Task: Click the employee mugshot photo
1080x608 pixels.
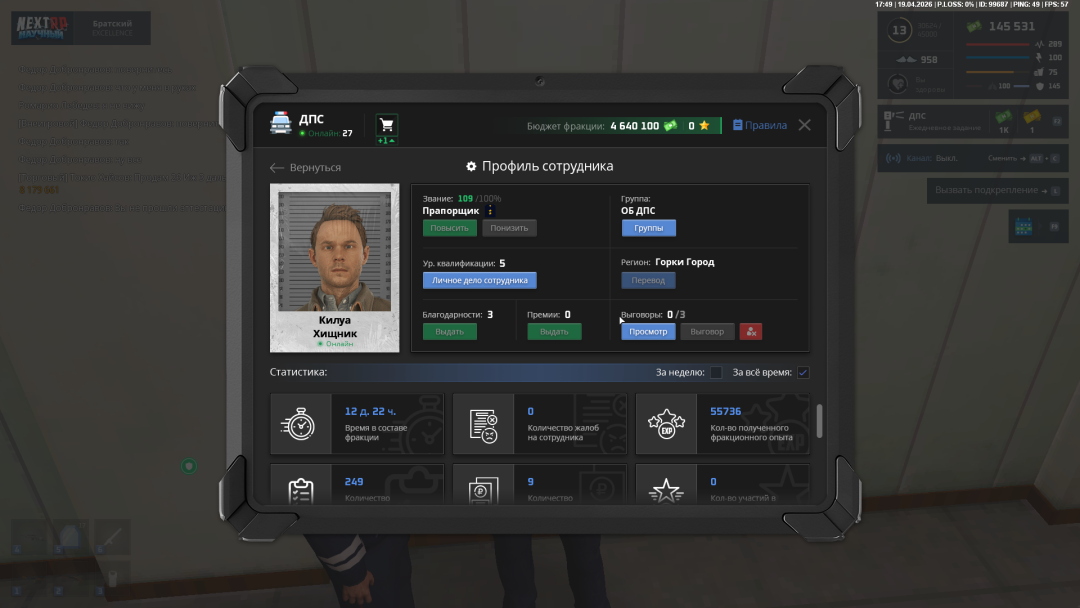Action: 335,254
